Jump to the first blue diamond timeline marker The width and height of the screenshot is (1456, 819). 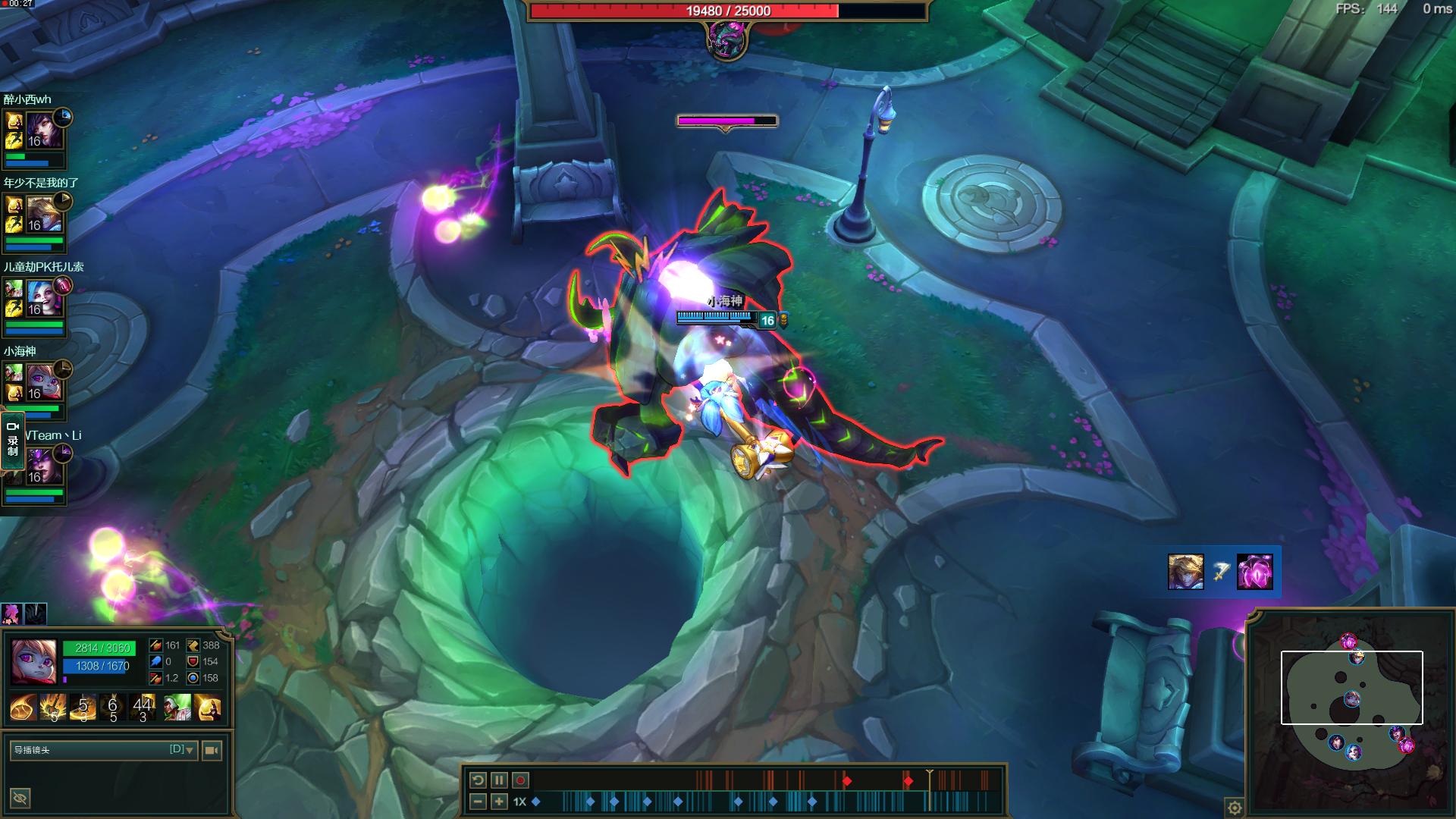(x=536, y=802)
